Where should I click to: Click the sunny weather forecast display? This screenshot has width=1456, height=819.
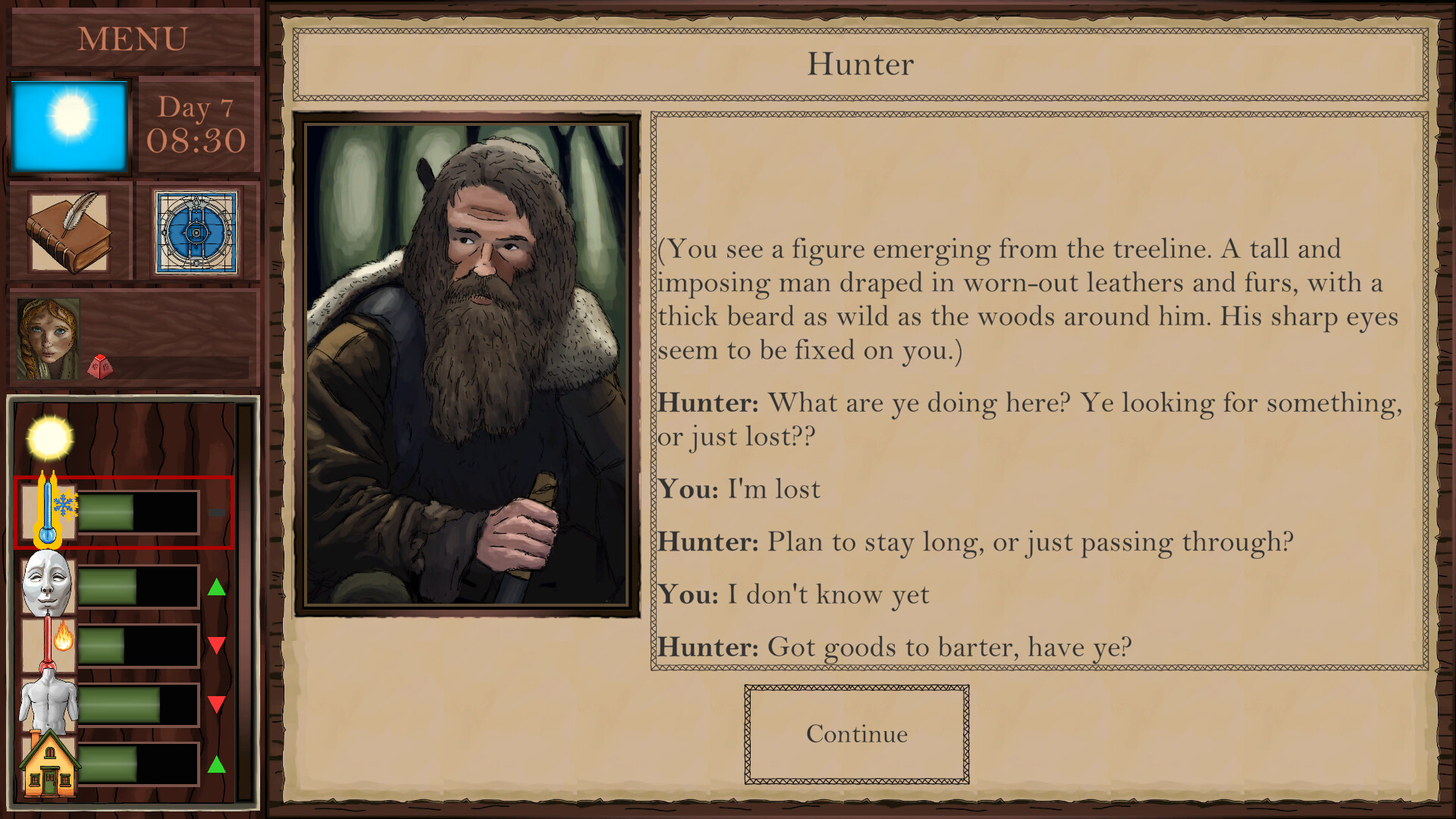(x=71, y=125)
